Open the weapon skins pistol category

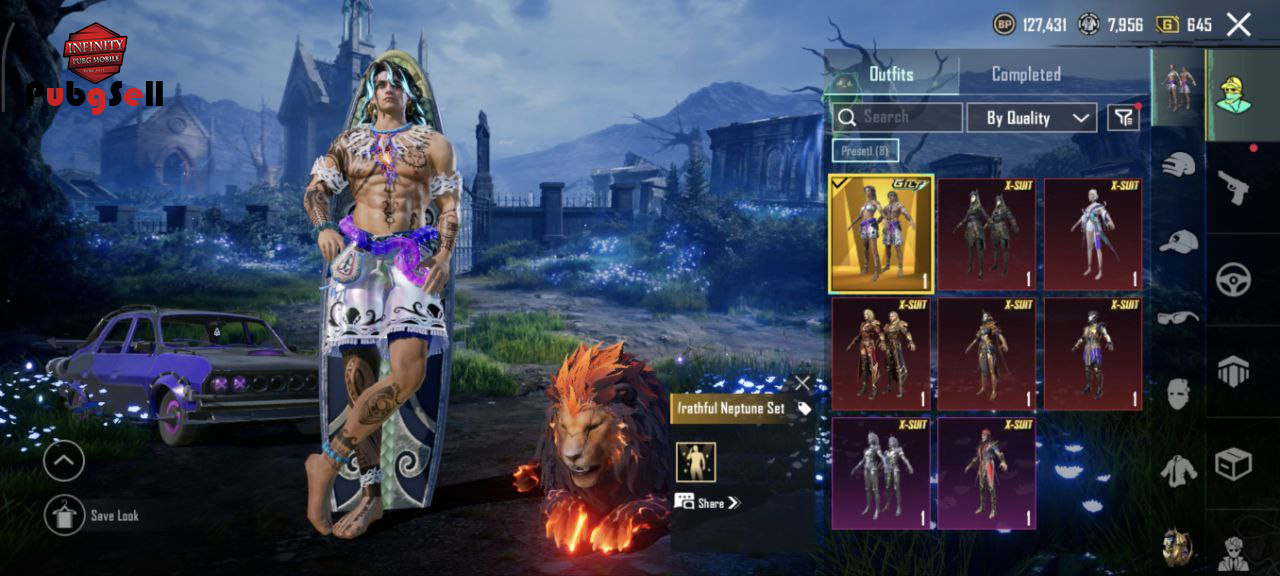click(1233, 186)
